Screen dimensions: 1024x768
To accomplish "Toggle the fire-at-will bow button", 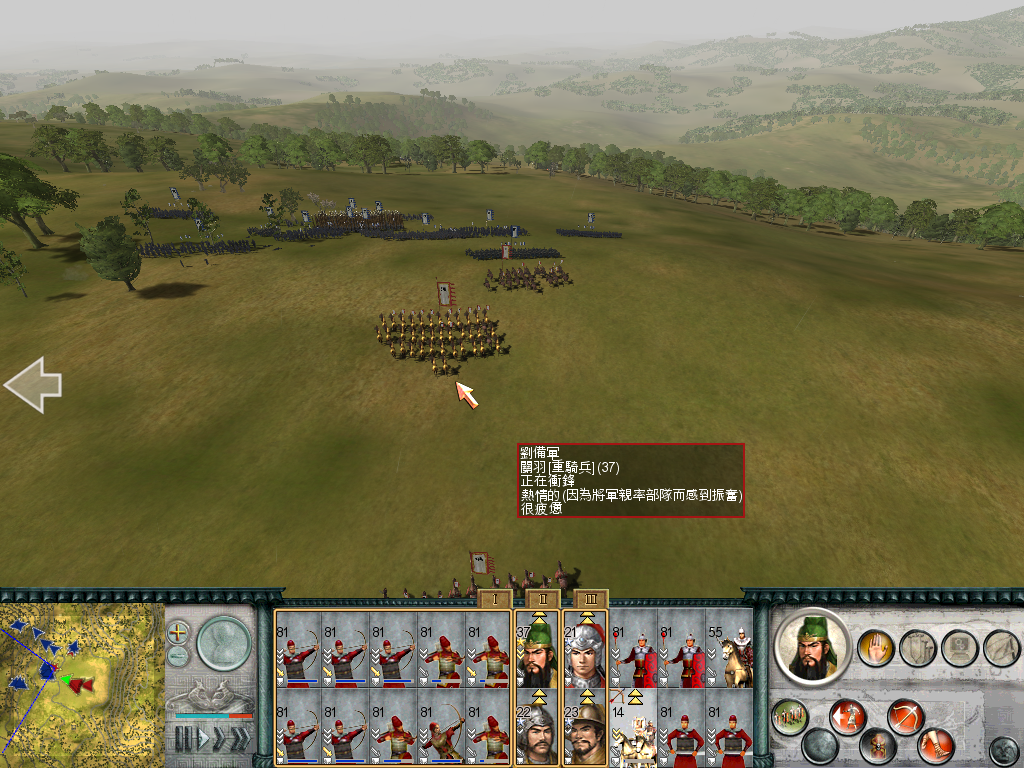I will [905, 716].
